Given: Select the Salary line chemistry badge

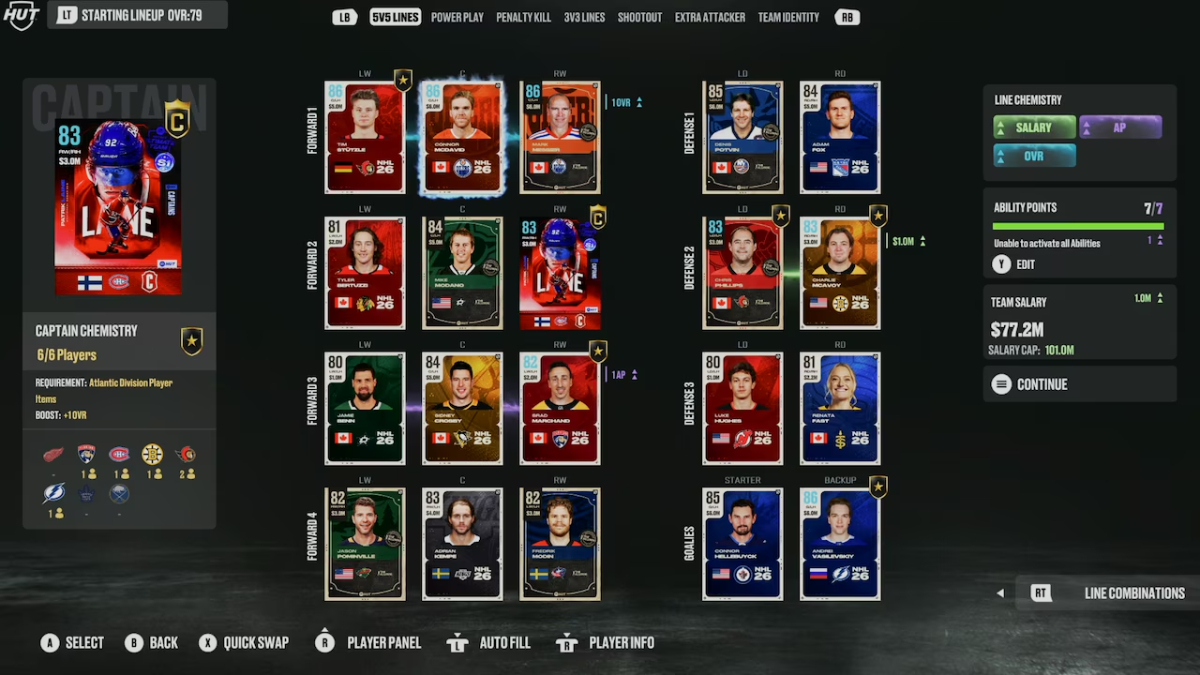Looking at the screenshot, I should 1034,127.
